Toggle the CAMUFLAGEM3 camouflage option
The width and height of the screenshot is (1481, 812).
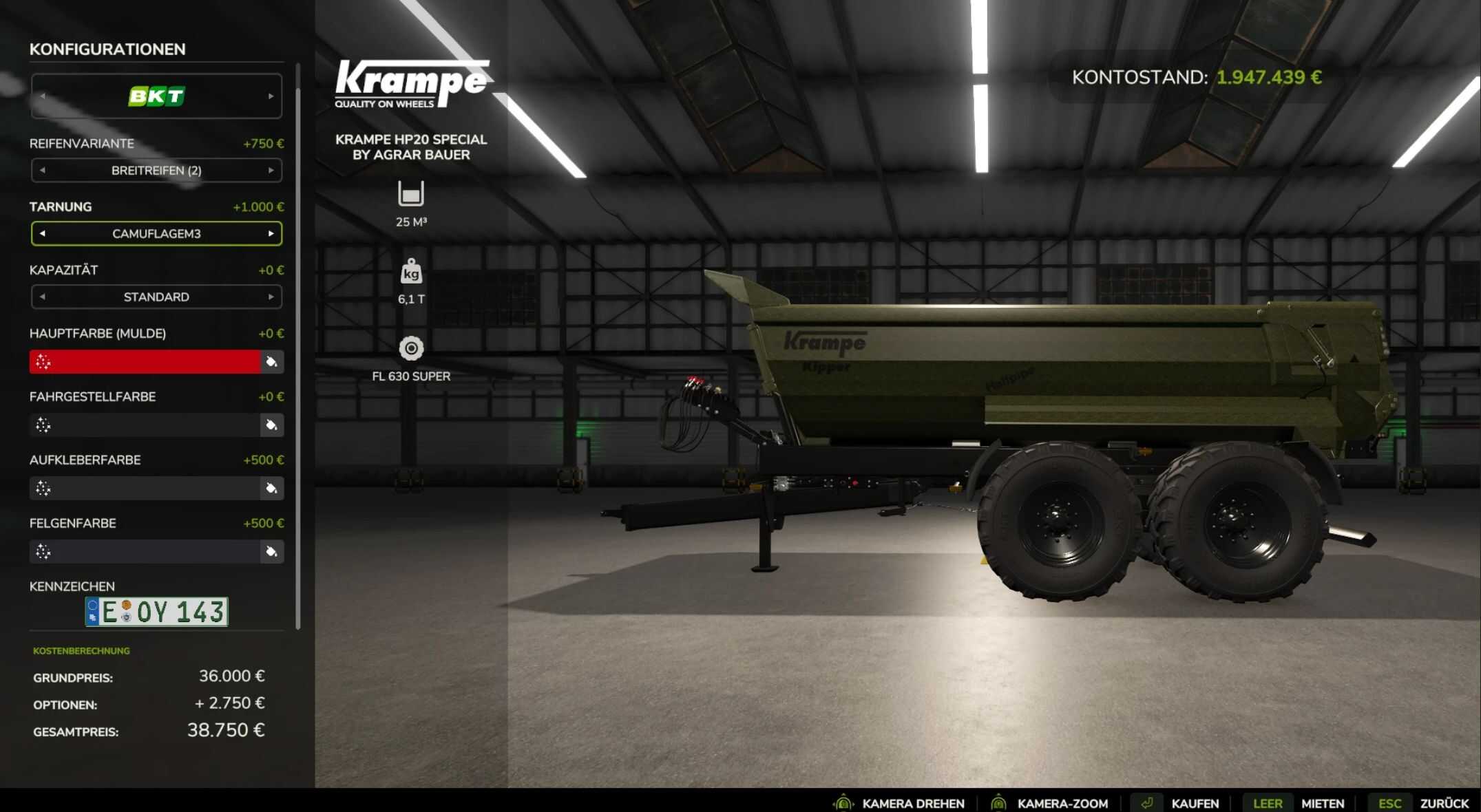point(156,233)
